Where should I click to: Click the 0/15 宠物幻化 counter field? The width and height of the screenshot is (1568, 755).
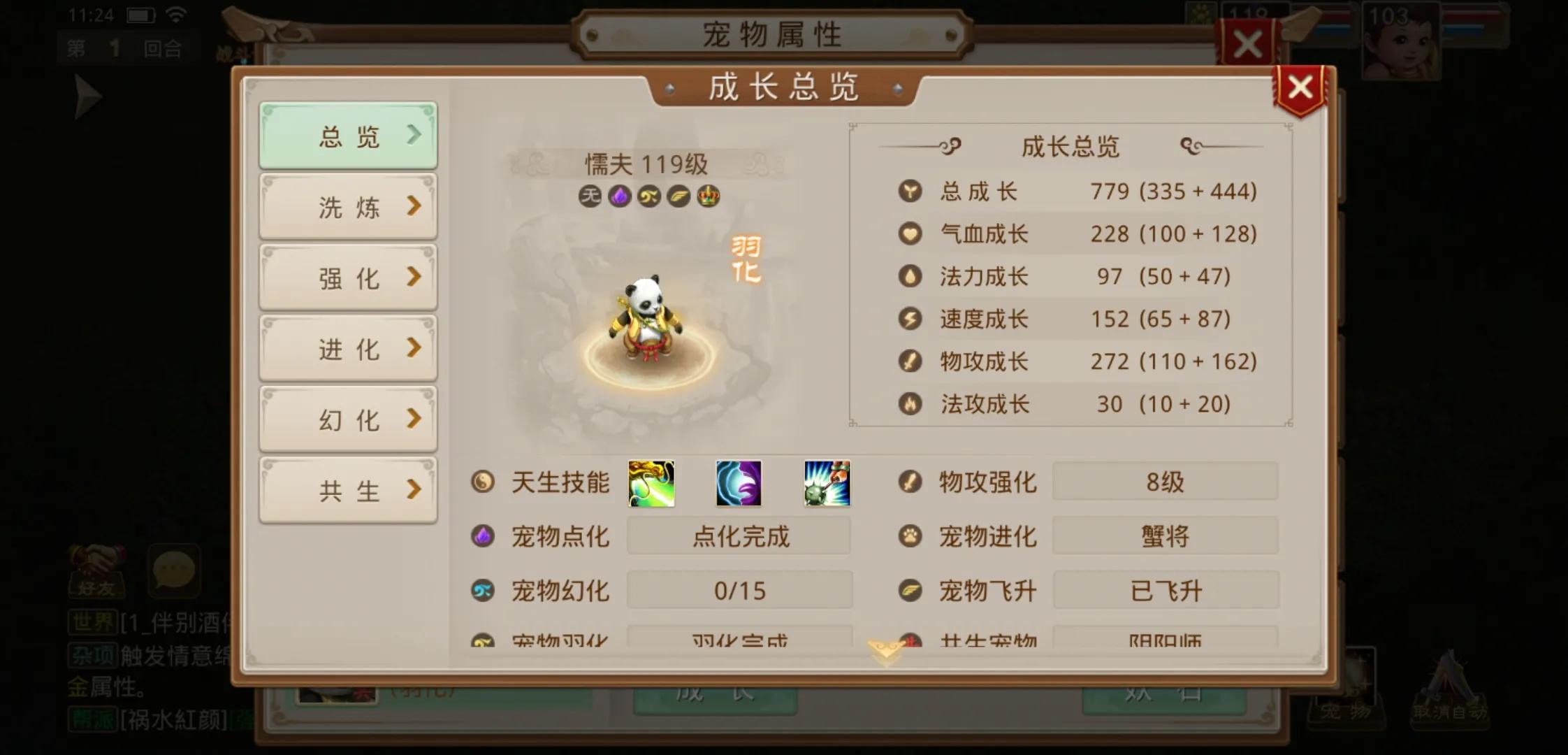739,590
